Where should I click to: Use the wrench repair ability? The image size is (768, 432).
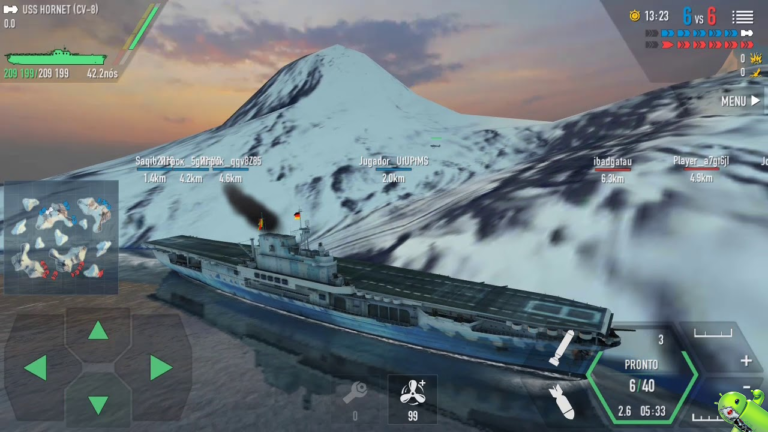[355, 392]
